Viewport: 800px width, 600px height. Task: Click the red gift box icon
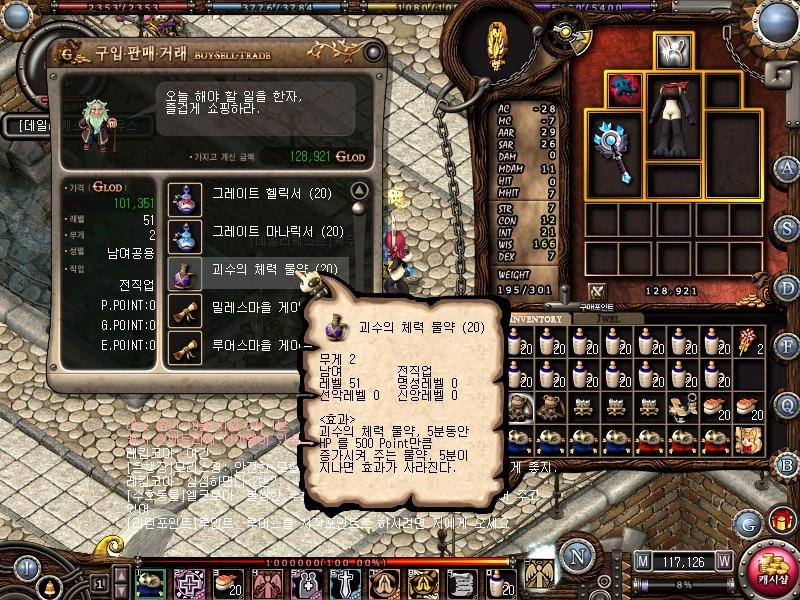[779, 521]
